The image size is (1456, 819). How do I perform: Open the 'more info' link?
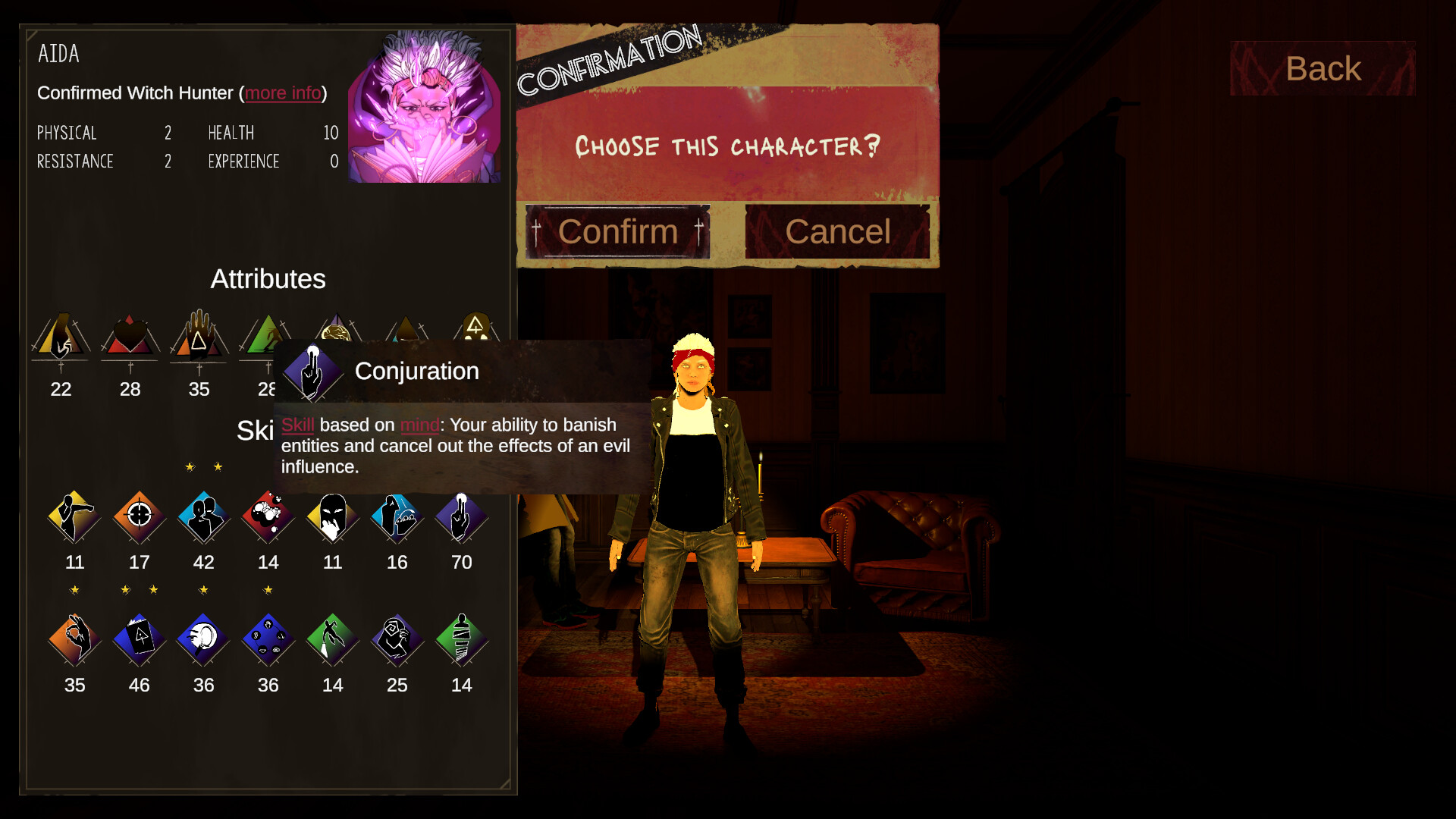click(x=283, y=93)
